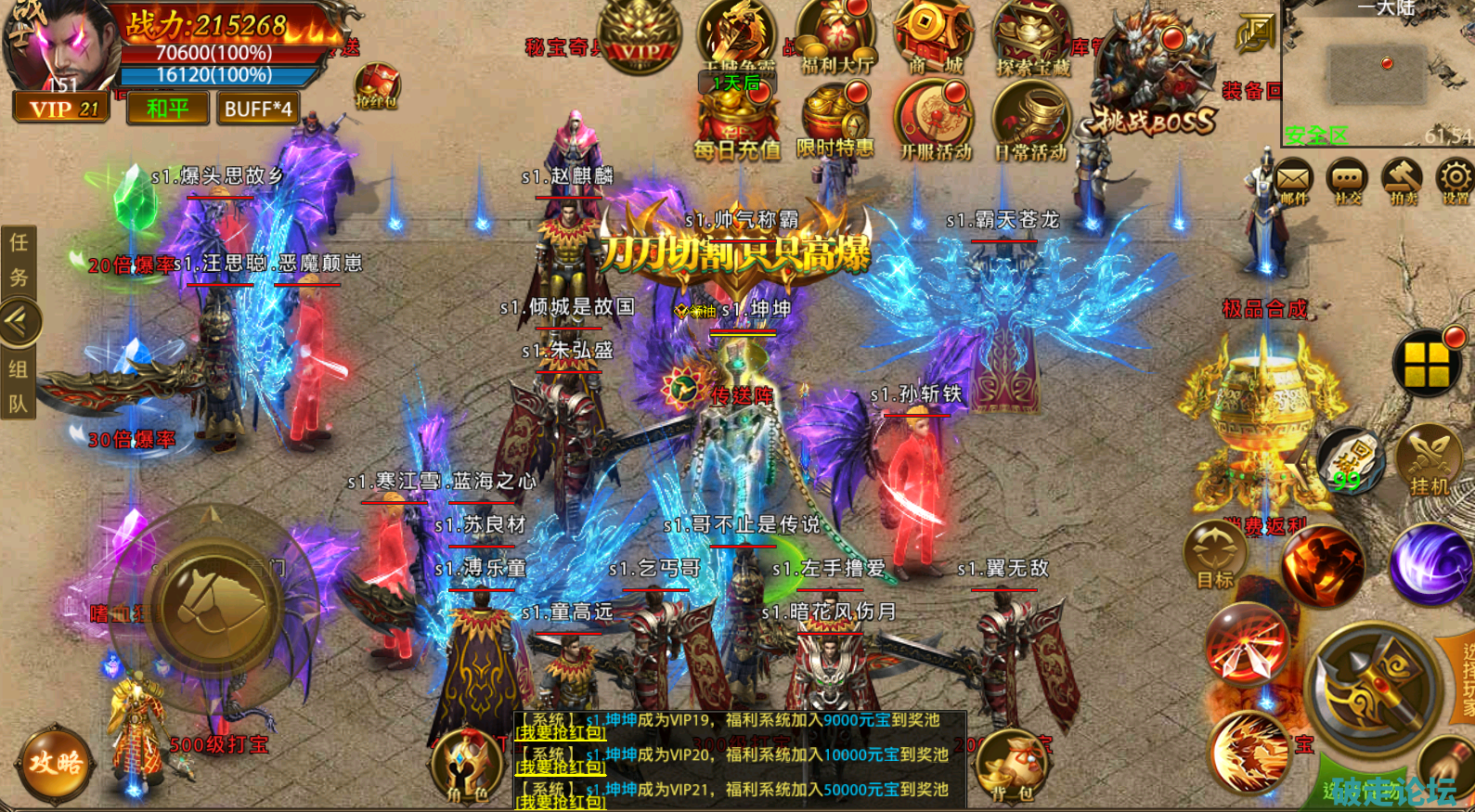
Task: Open the 设置 settings gear
Action: [x=1455, y=180]
